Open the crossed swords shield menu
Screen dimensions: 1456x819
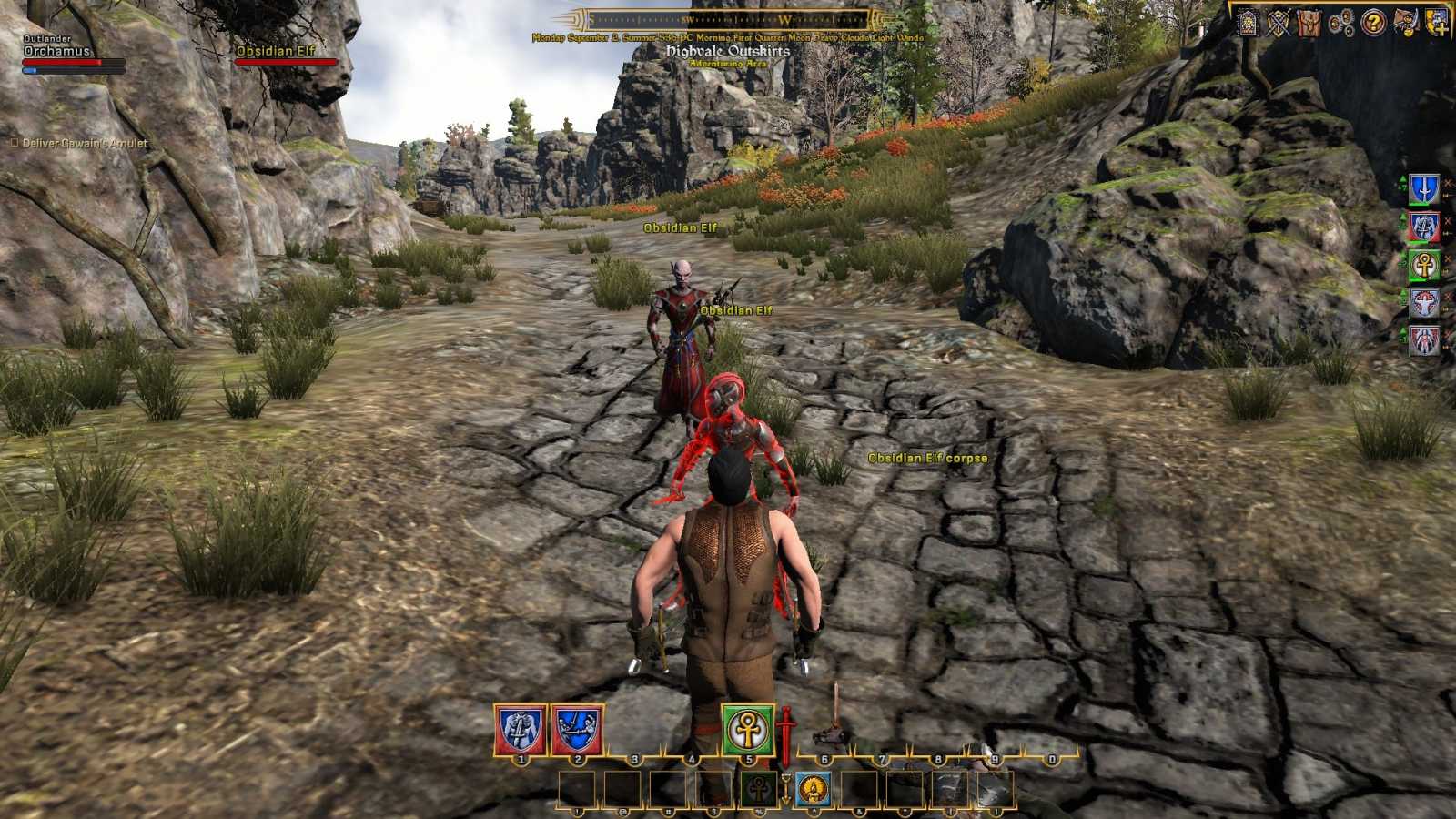point(1279,23)
